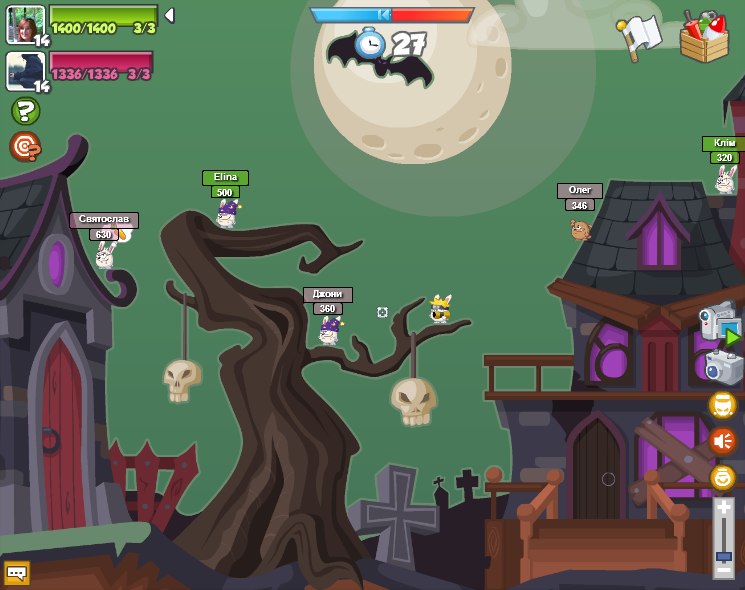Toggle sound with the orange speaker button
This screenshot has height=590, width=745.
tap(722, 441)
